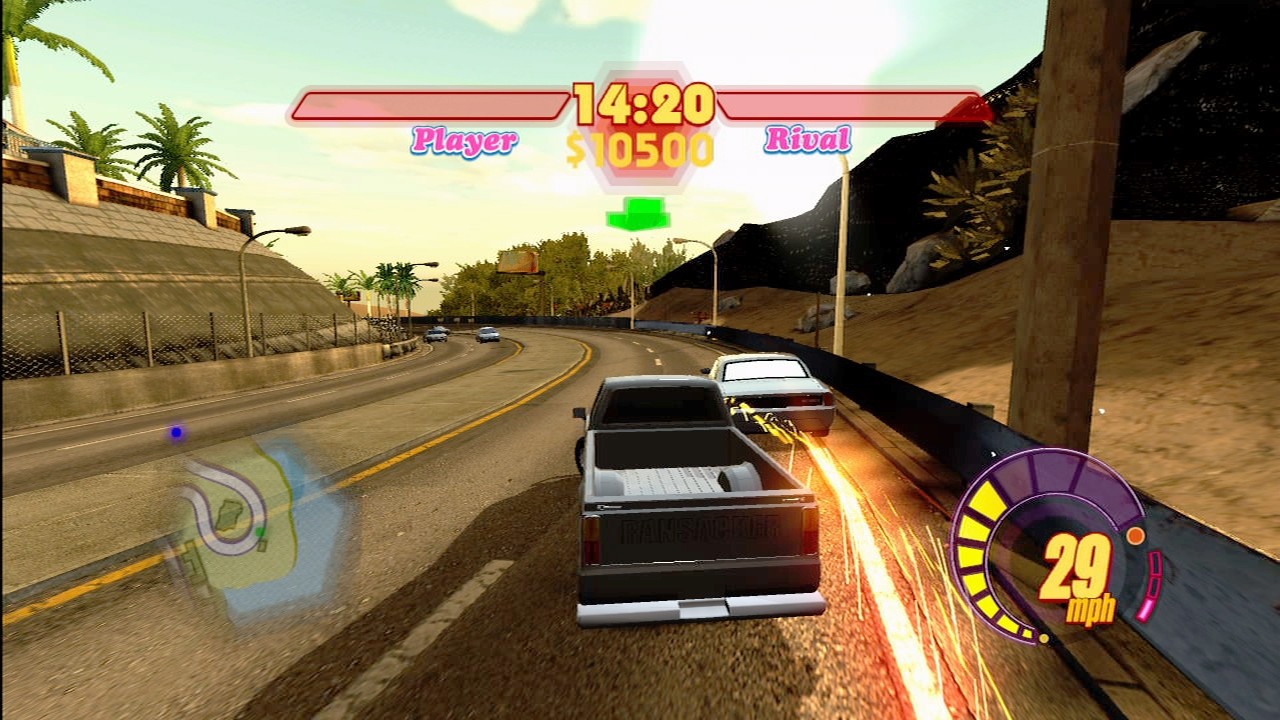Screen dimensions: 1280x720
Task: Click the orange dot on the speedometer rim
Action: [x=1135, y=535]
